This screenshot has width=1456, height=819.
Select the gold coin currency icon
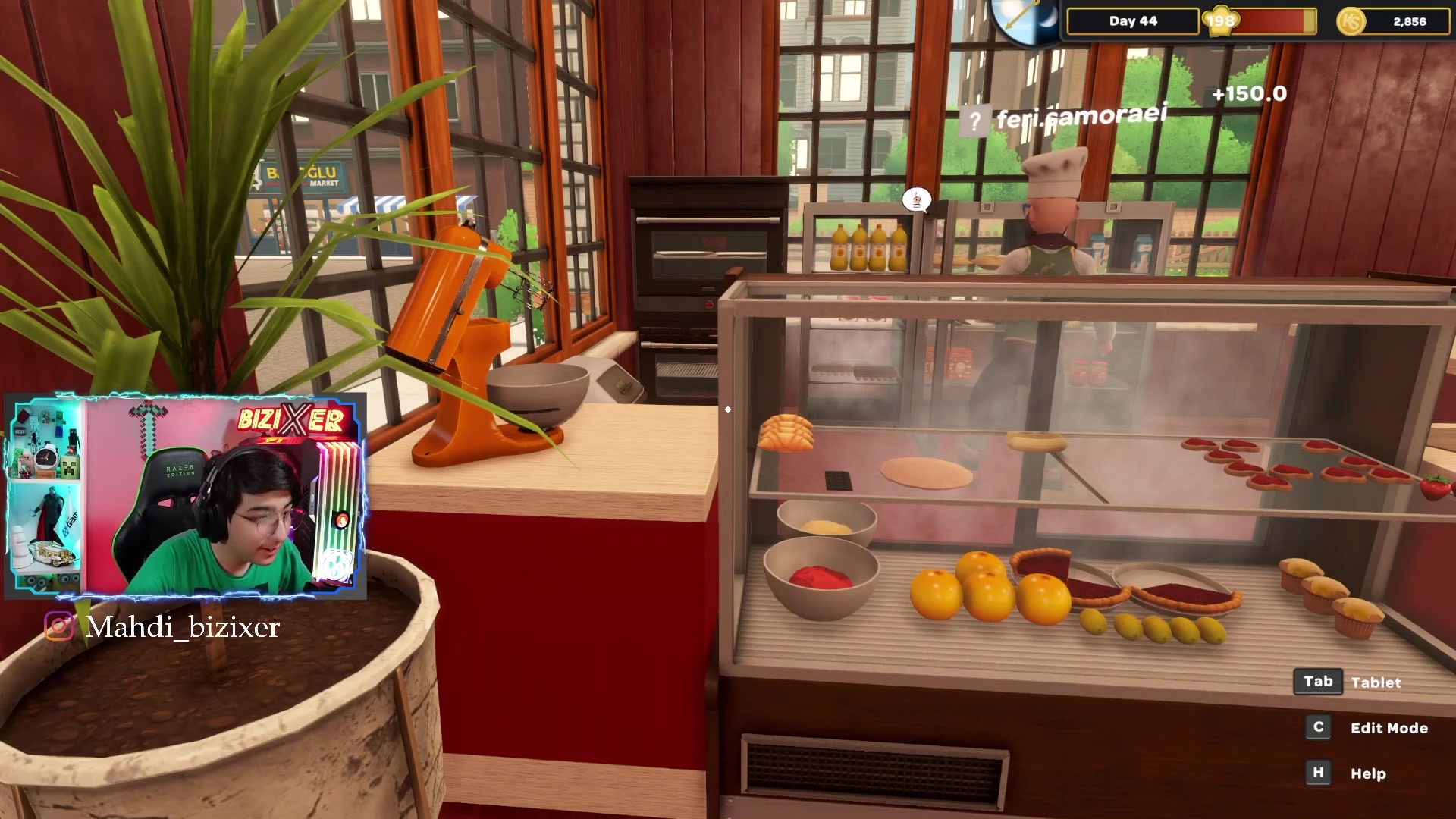tap(1351, 21)
